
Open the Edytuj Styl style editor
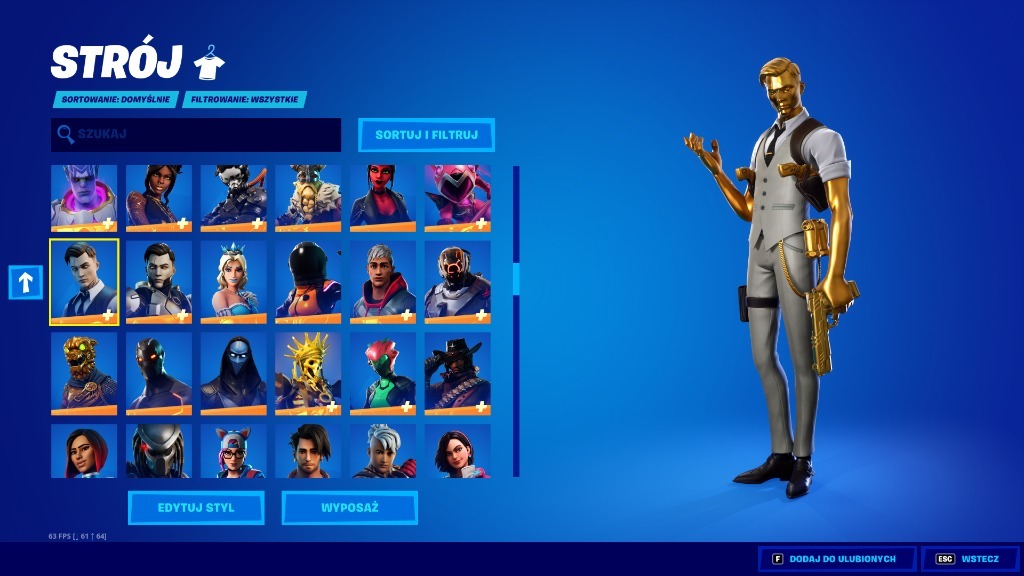(196, 508)
